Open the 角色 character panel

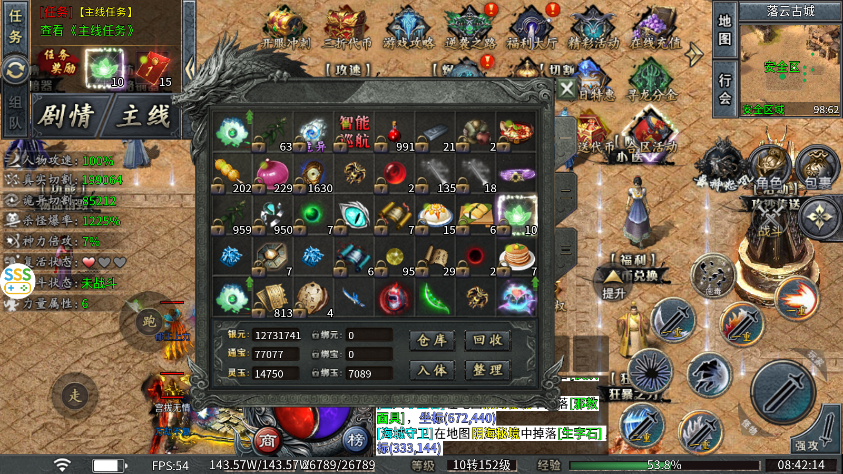pyautogui.click(x=768, y=168)
